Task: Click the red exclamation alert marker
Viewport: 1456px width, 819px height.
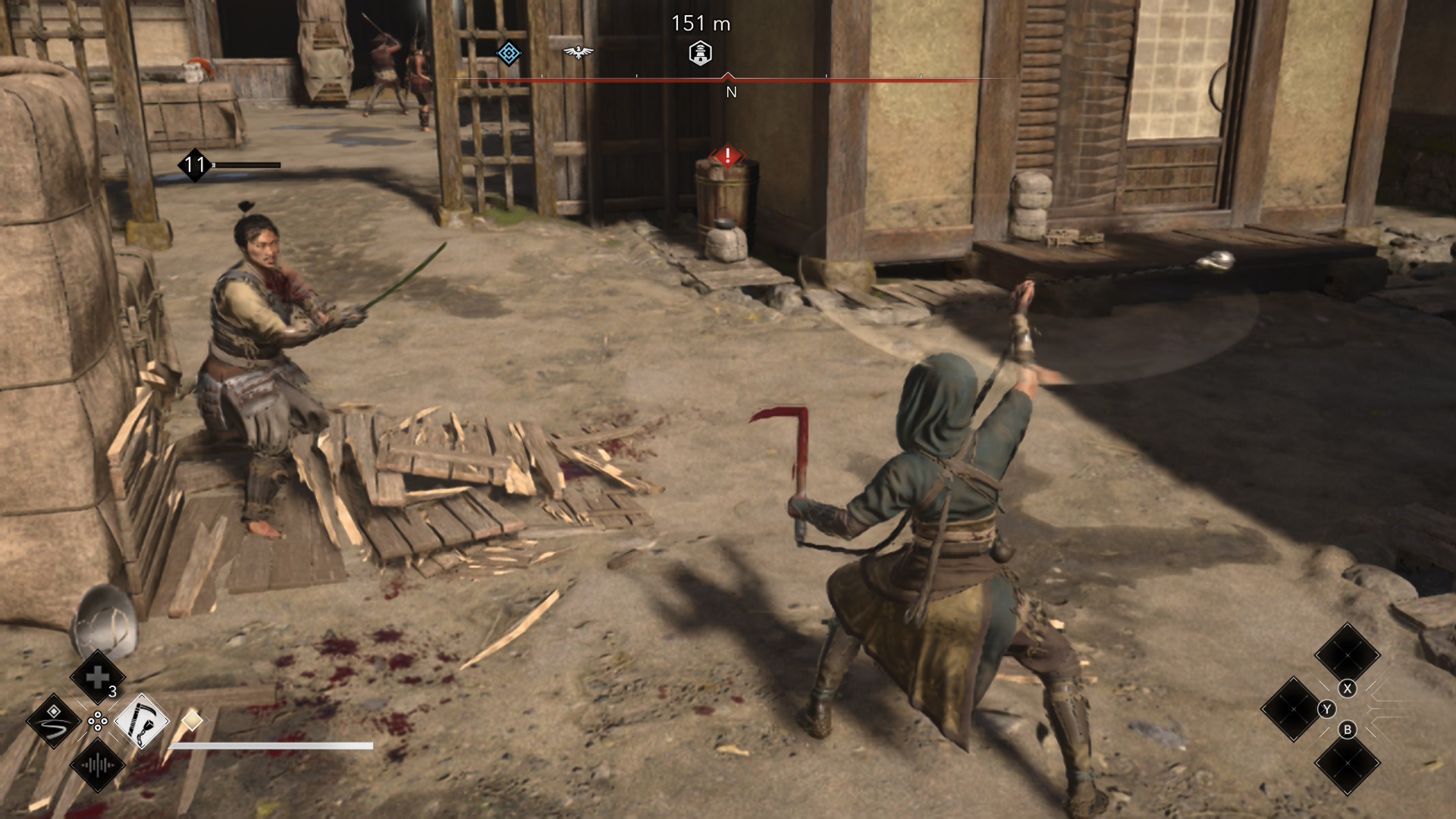Action: tap(727, 156)
